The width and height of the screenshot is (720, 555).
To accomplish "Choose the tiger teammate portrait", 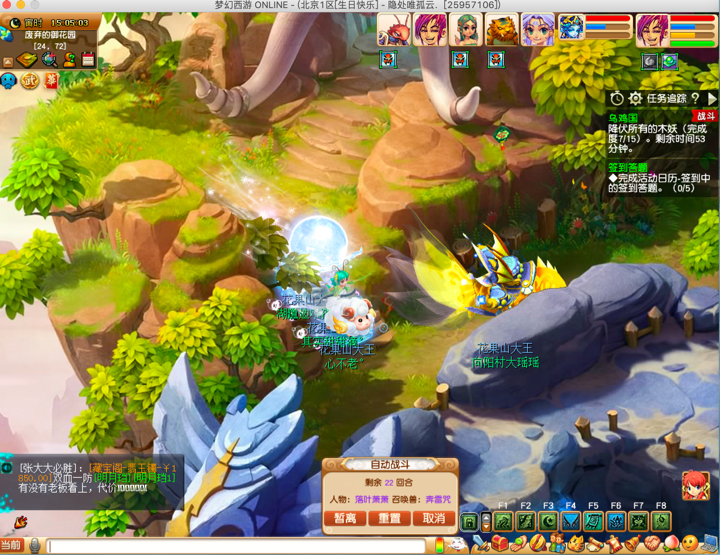I will [502, 30].
